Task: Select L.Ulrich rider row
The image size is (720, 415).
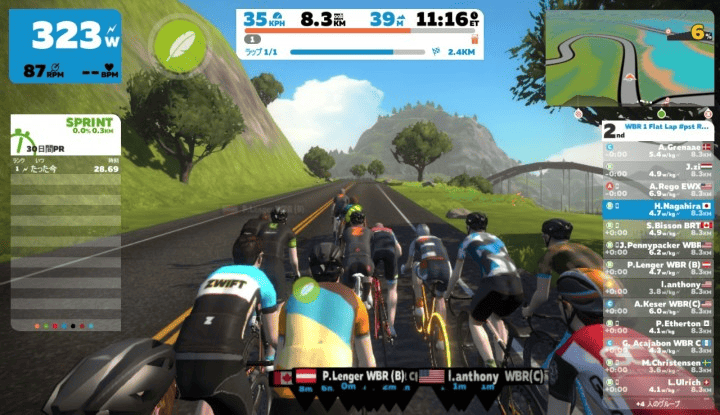Action: pos(660,385)
